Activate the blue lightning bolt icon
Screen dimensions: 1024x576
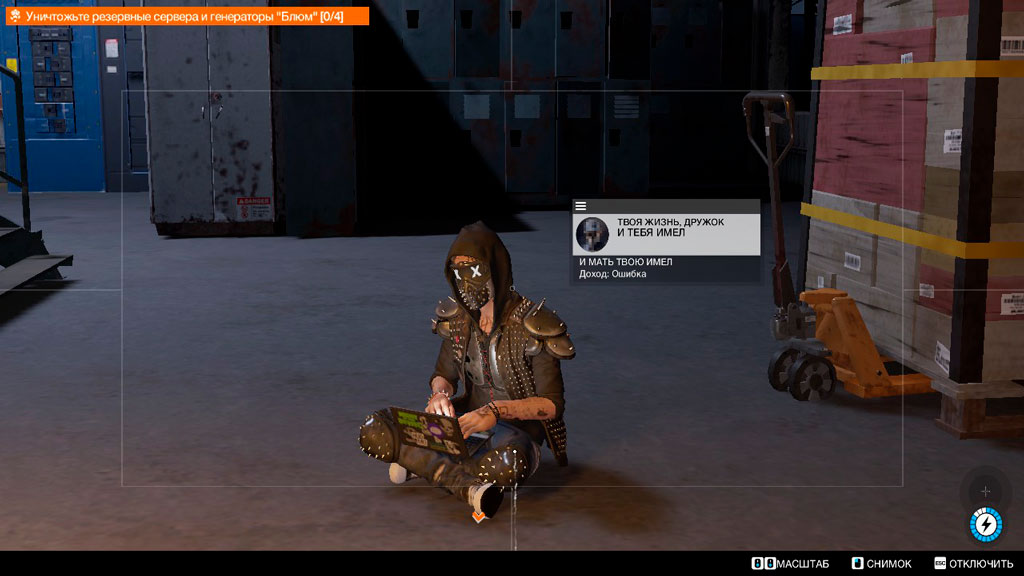click(985, 523)
